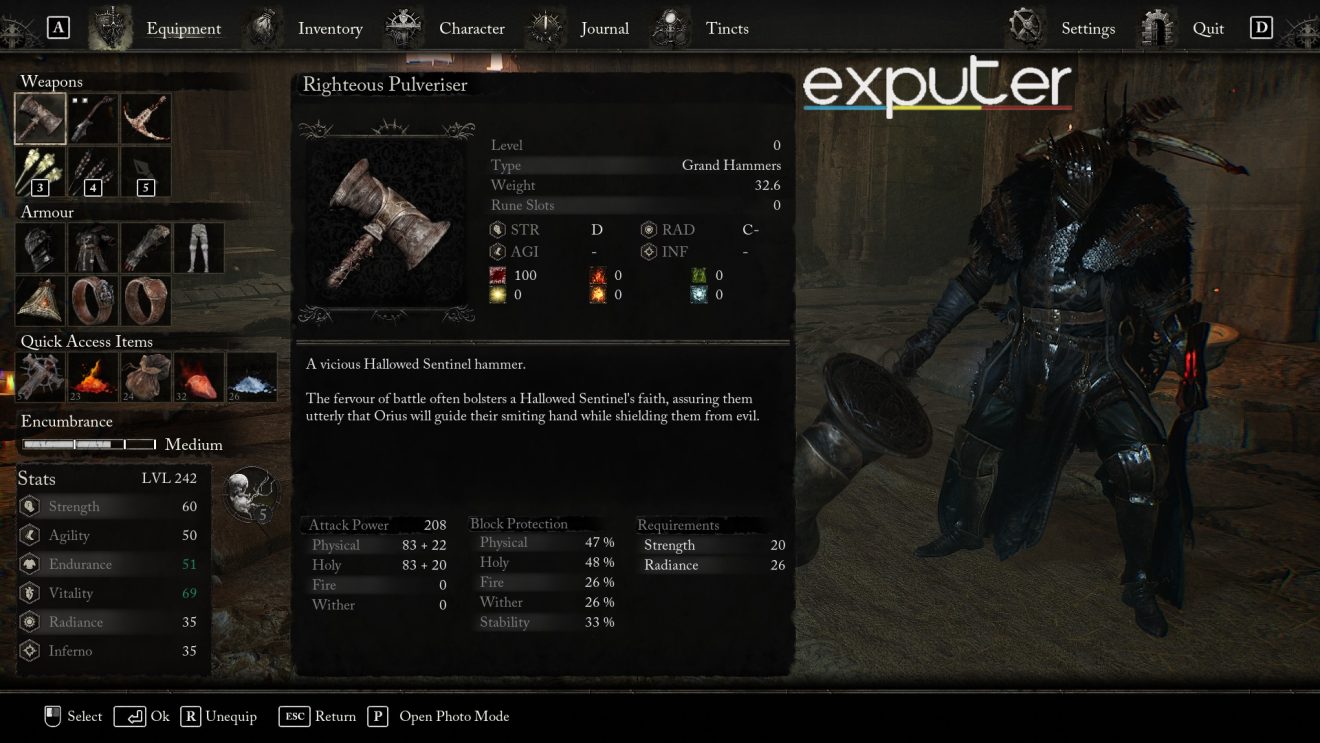Click the fiery powder quick access item
This screenshot has height=743, width=1320.
tap(93, 377)
